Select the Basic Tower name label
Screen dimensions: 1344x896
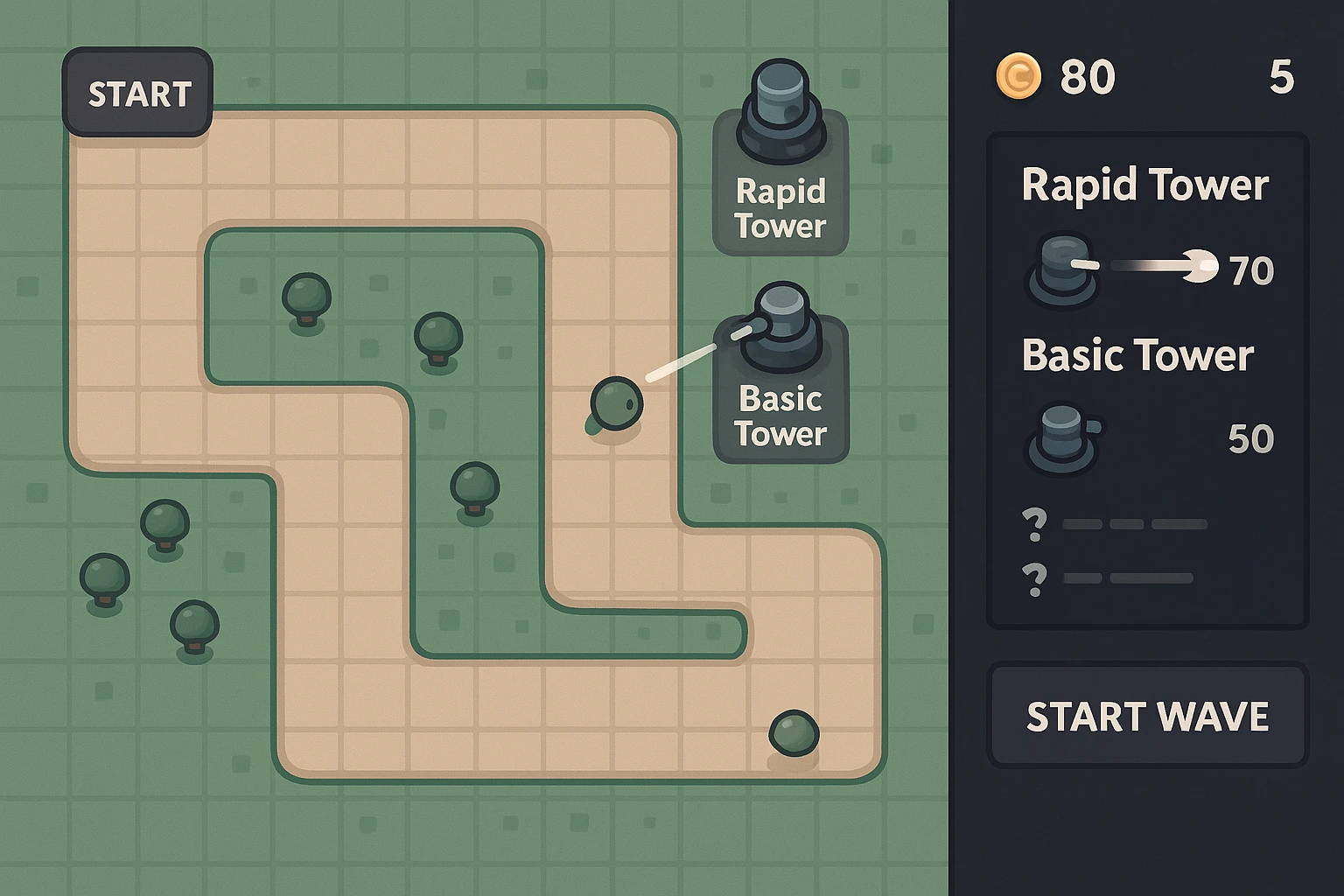[1137, 355]
